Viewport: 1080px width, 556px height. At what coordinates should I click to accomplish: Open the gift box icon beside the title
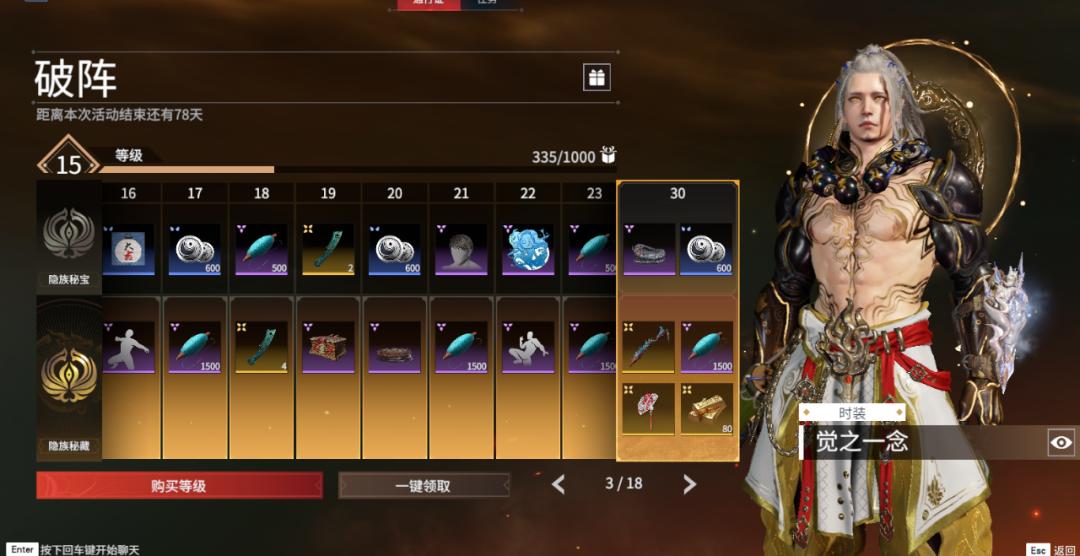pyautogui.click(x=597, y=77)
